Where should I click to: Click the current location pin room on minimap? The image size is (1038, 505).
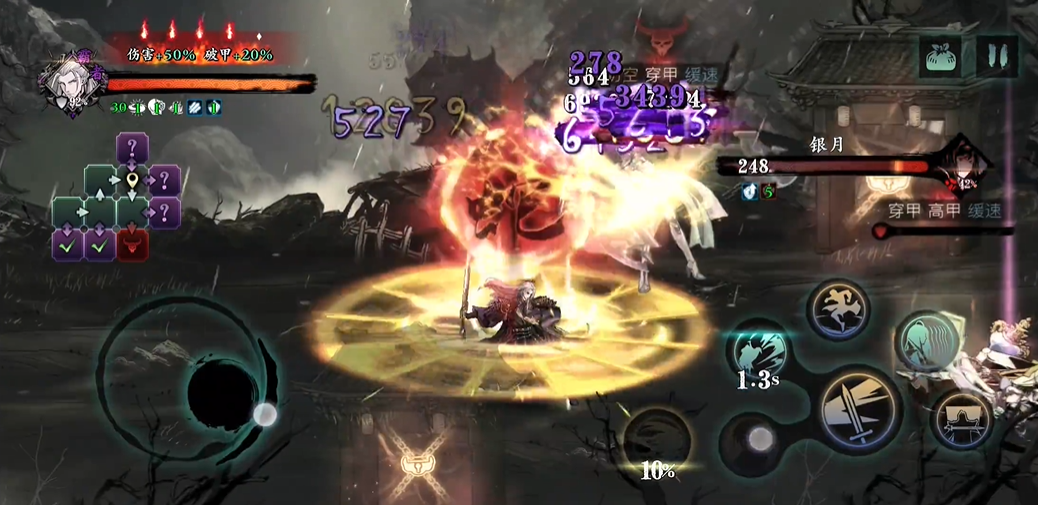132,182
